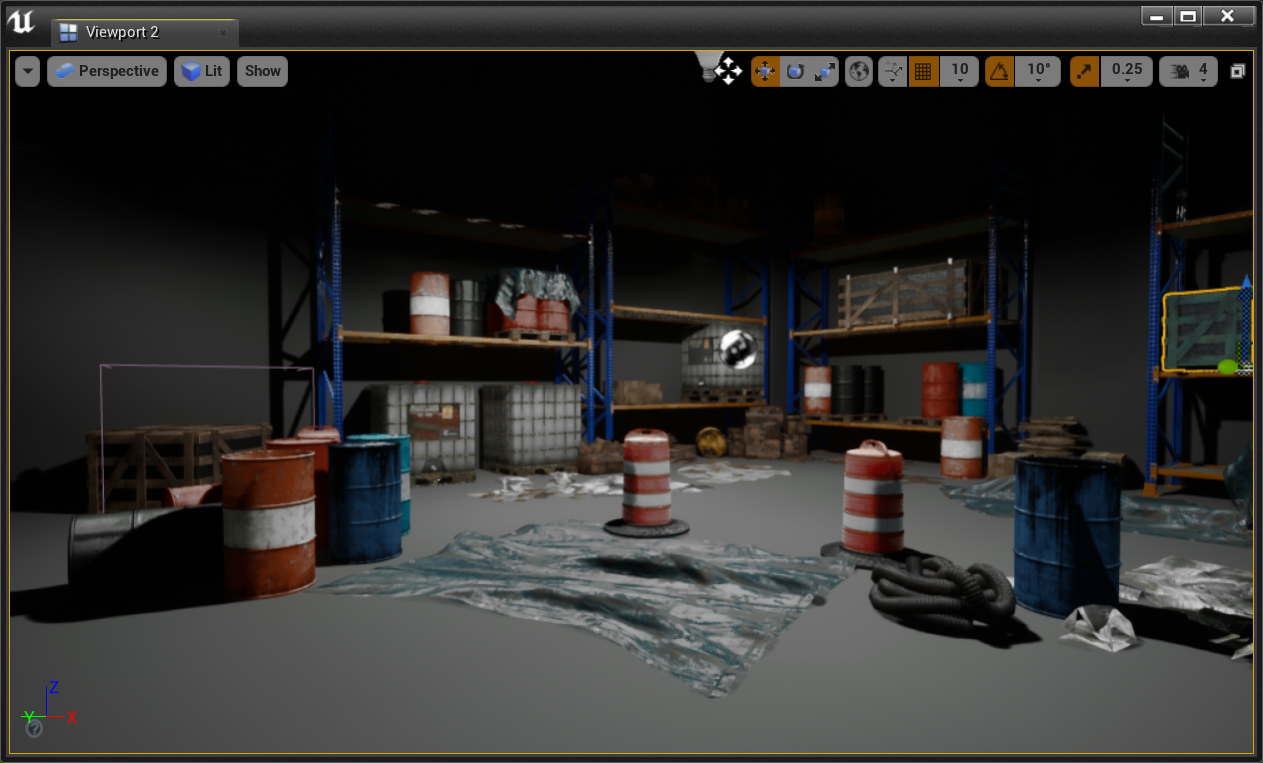This screenshot has height=763, width=1263.
Task: Change the Lit view mode
Action: coord(202,71)
